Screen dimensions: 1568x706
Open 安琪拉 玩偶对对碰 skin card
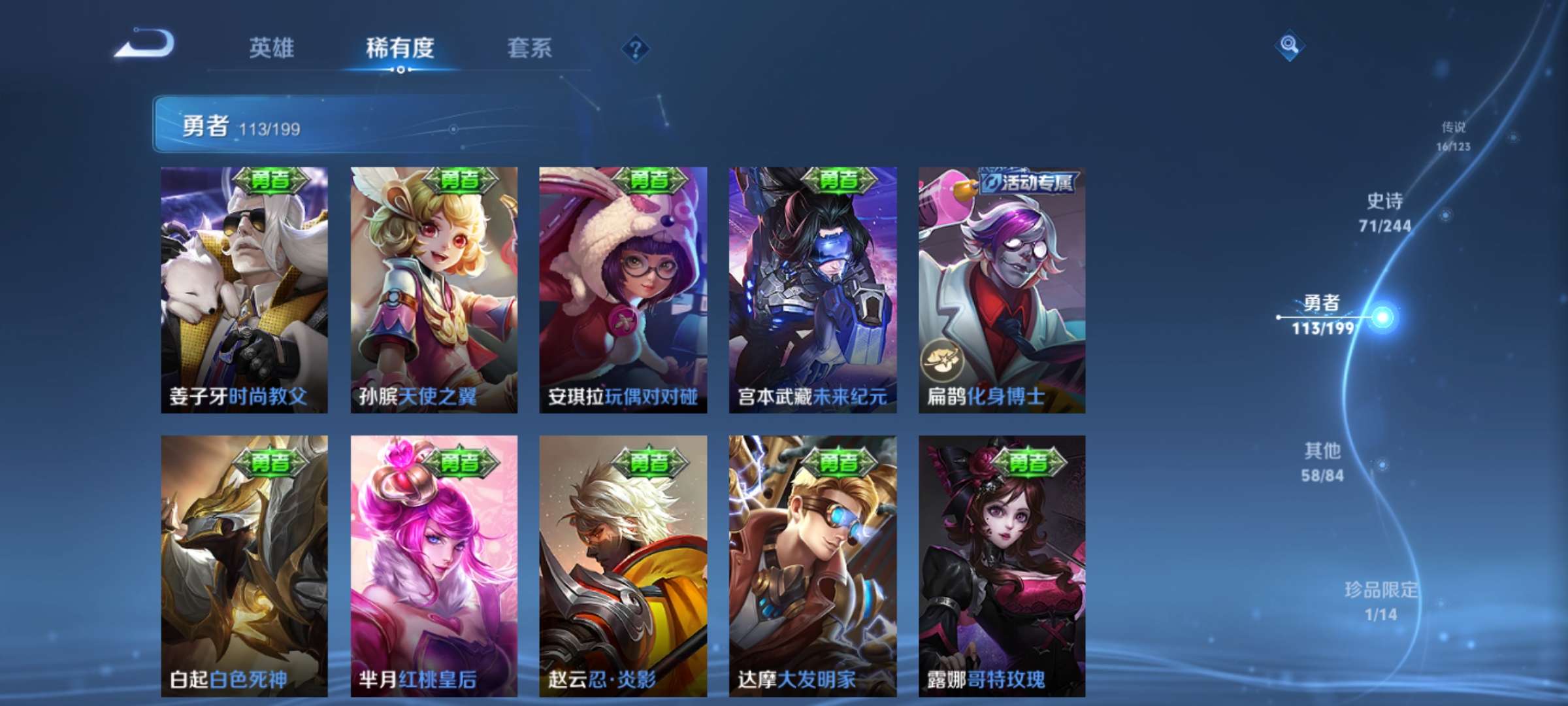pos(623,290)
